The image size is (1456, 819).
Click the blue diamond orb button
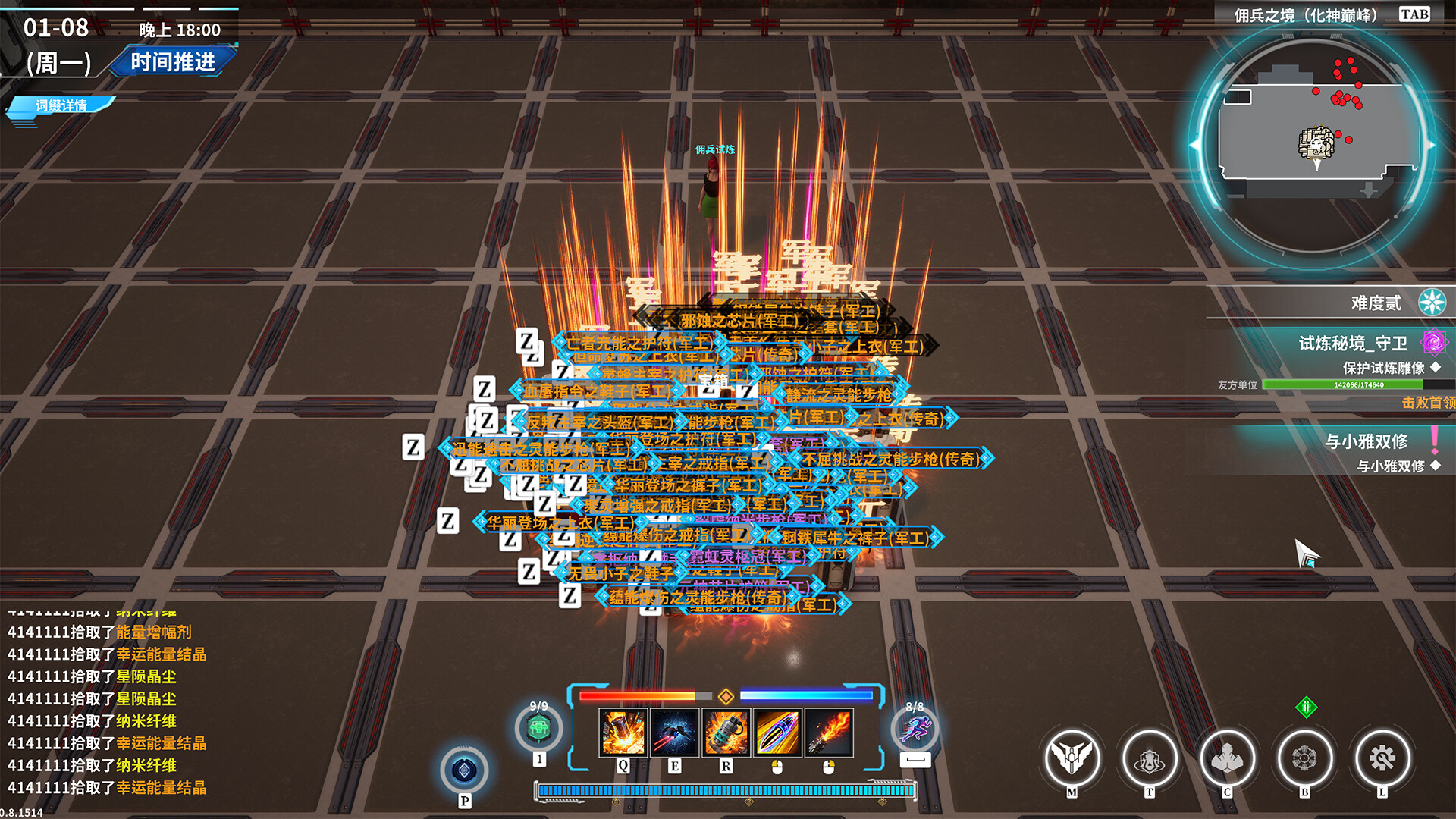(464, 770)
